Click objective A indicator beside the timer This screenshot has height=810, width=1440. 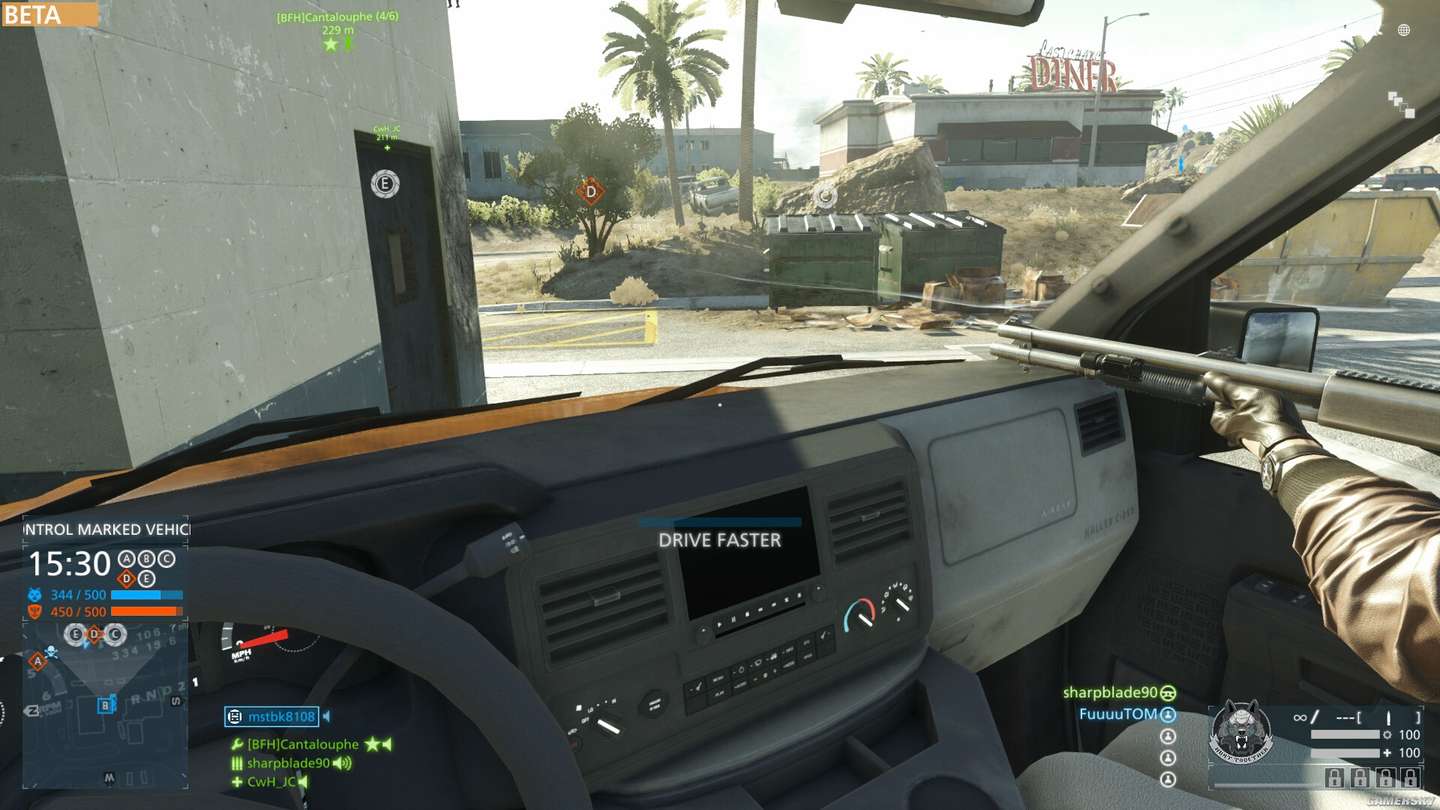point(126,559)
